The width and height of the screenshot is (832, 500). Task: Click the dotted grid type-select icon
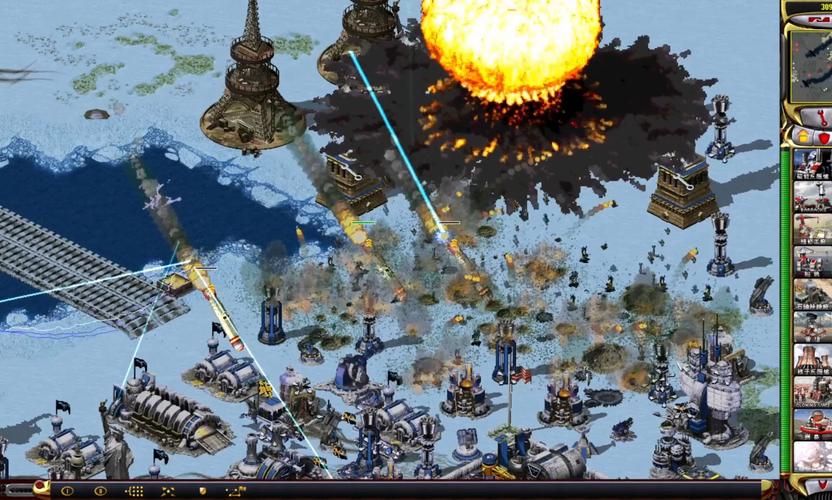pyautogui.click(x=134, y=491)
